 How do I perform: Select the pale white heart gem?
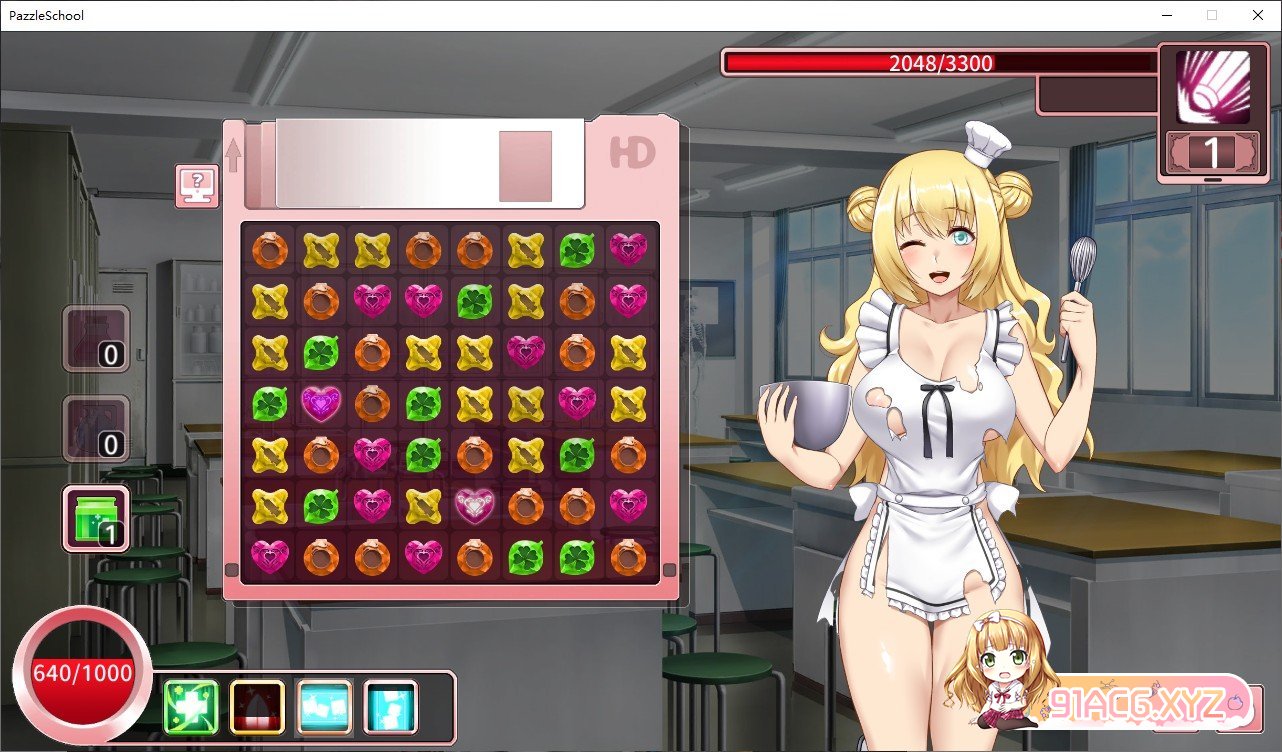pyautogui.click(x=474, y=504)
